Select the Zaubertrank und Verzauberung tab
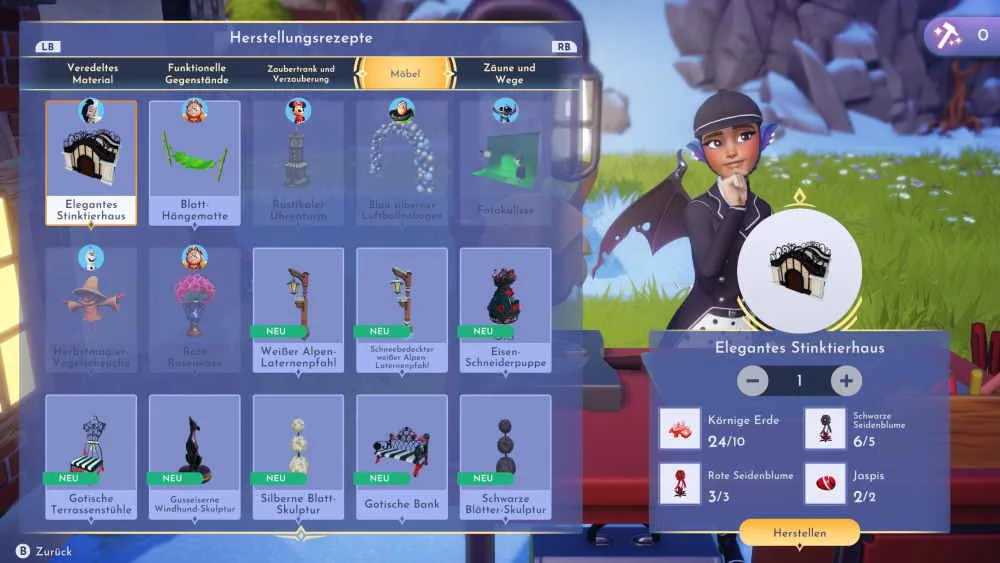 300,73
